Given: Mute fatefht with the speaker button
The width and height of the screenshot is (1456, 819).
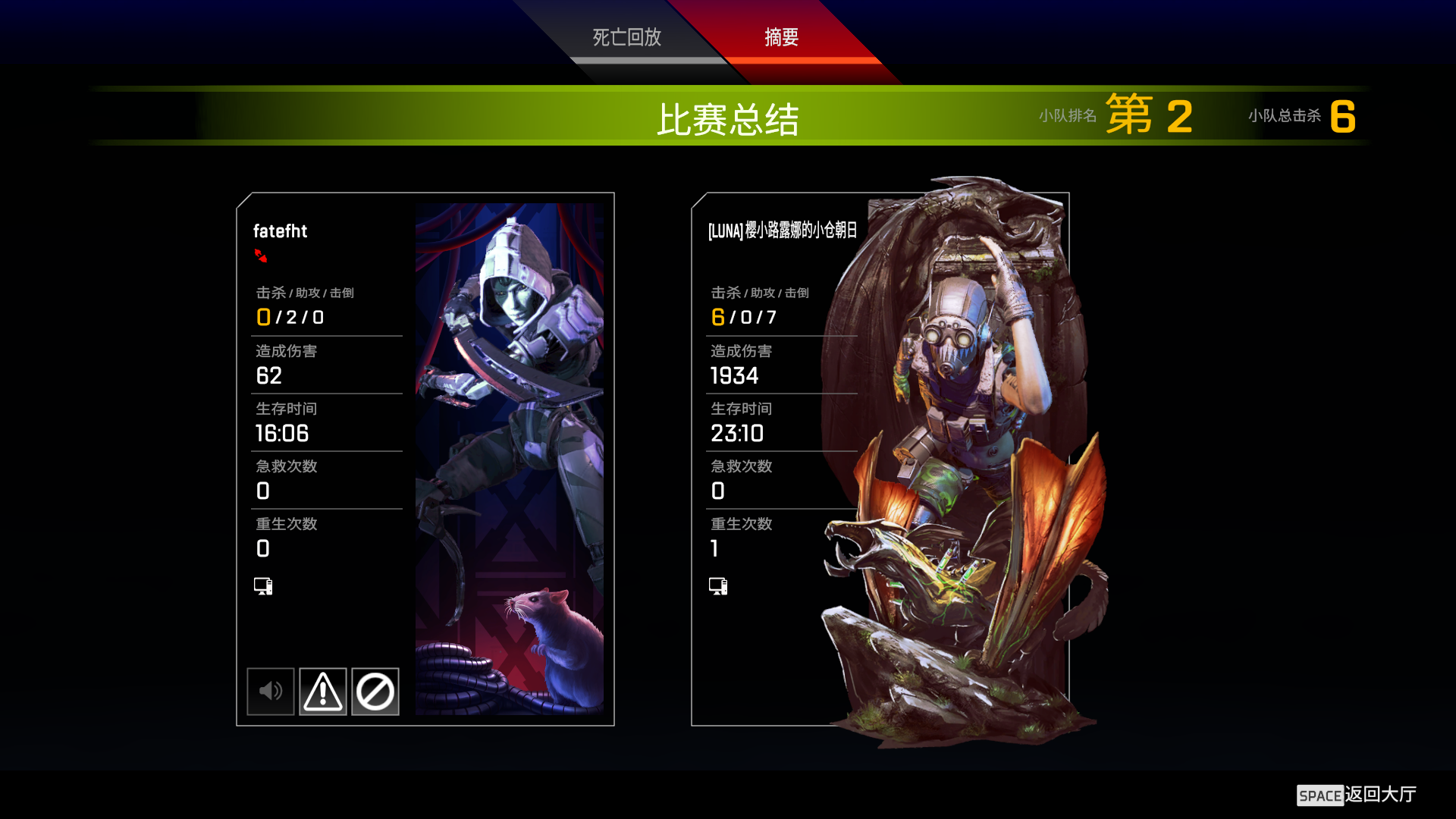Looking at the screenshot, I should coord(271,691).
